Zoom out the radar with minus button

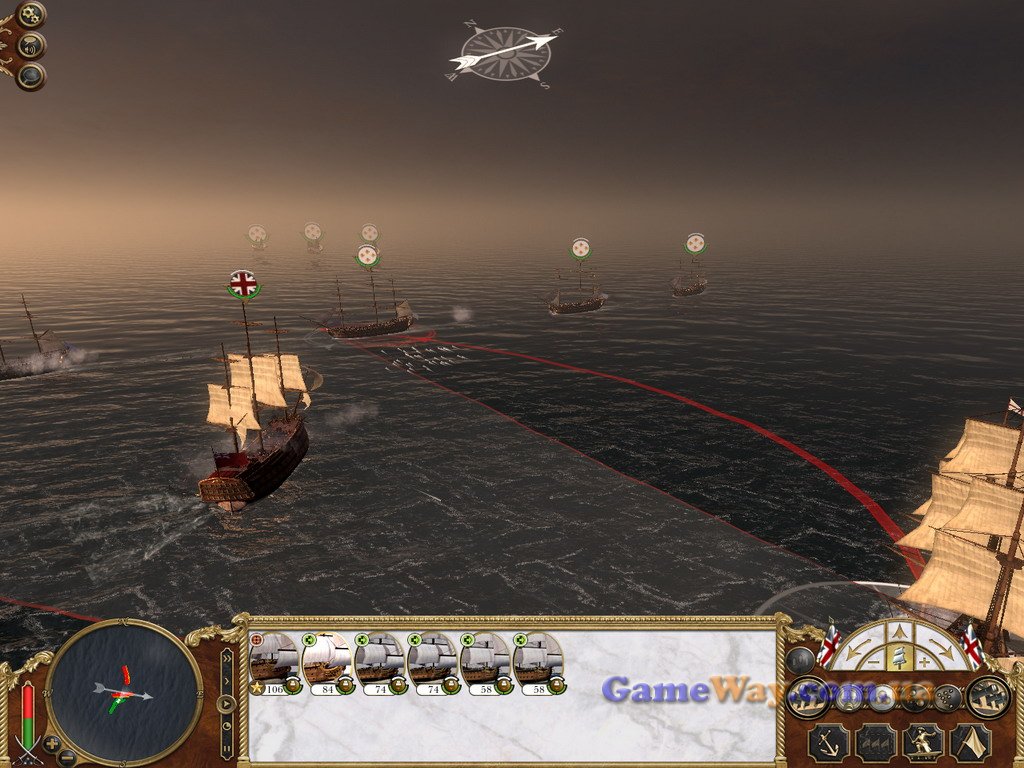67,757
